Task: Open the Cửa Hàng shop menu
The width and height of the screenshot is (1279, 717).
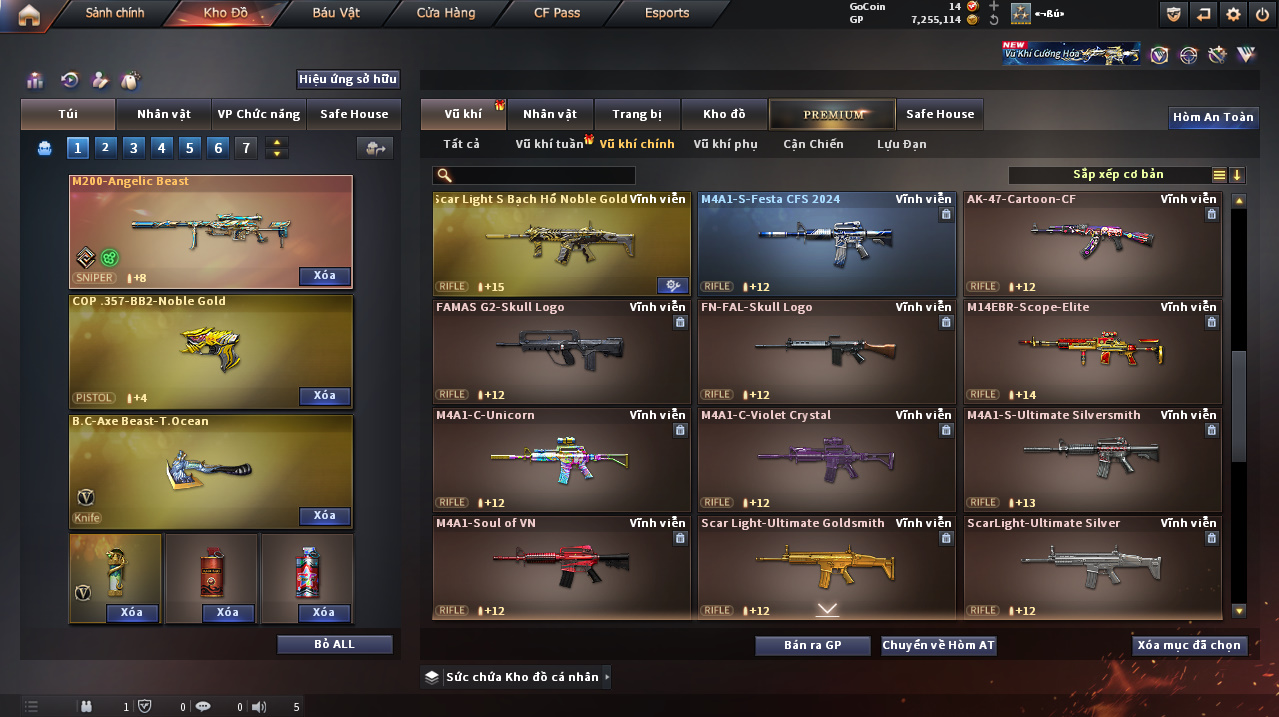Action: click(x=446, y=13)
